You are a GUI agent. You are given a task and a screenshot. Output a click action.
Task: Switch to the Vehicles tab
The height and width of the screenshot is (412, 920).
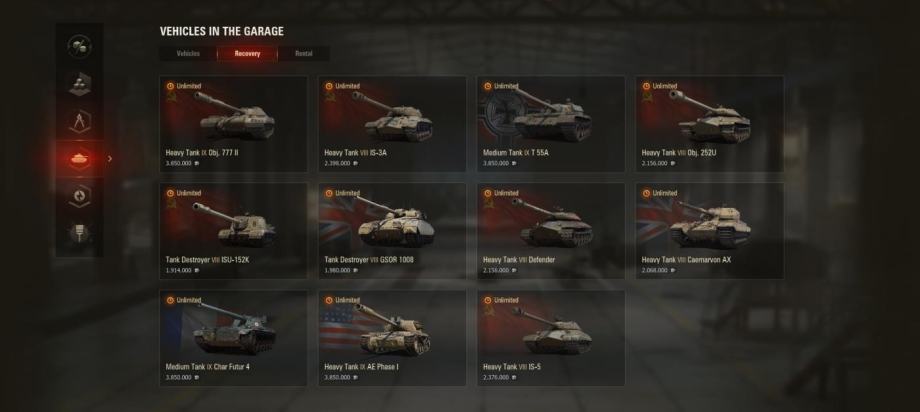[x=188, y=53]
